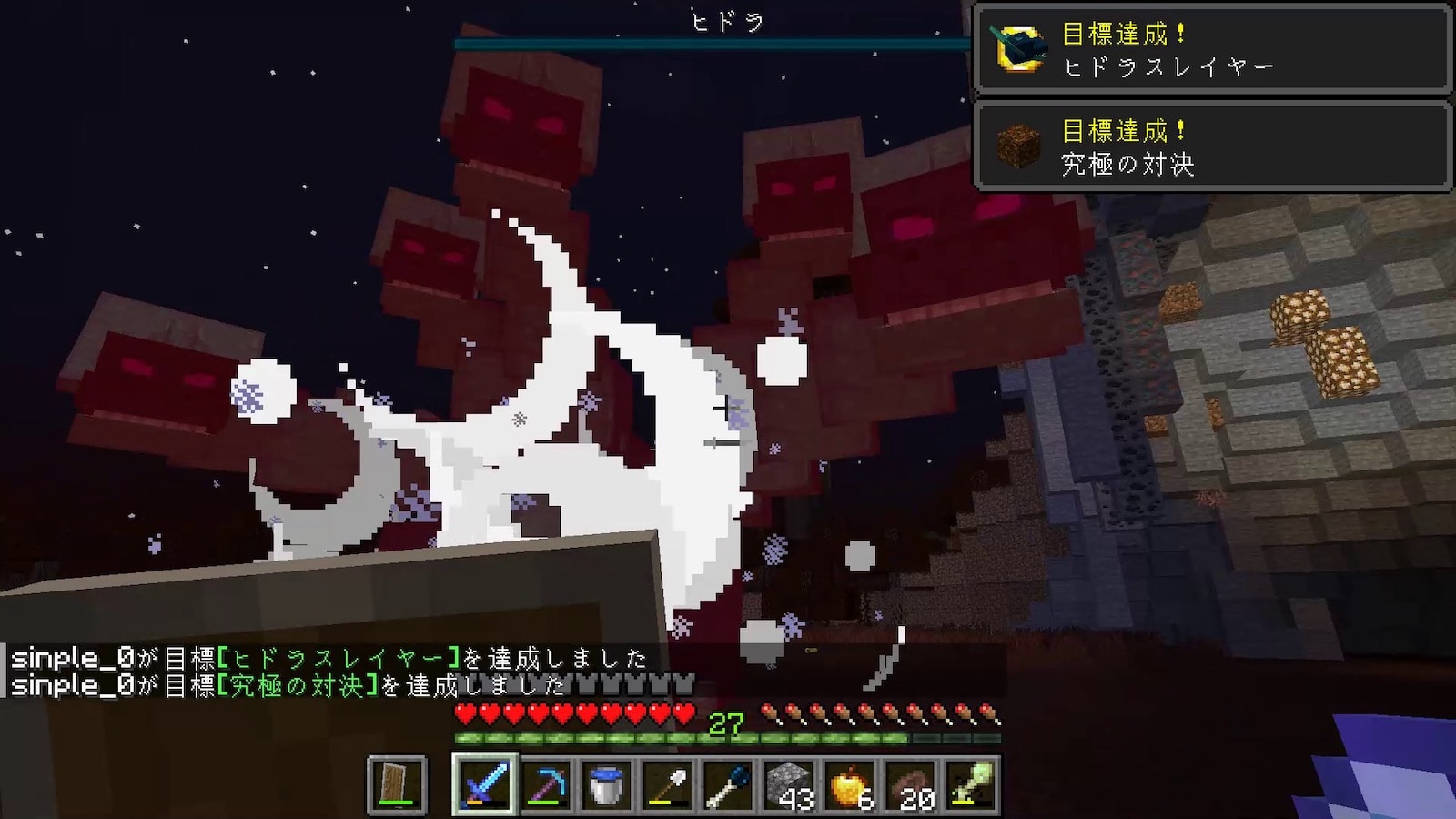Select the diamond sword hotbar slot
Screen dimensions: 1456x819
pyautogui.click(x=484, y=784)
